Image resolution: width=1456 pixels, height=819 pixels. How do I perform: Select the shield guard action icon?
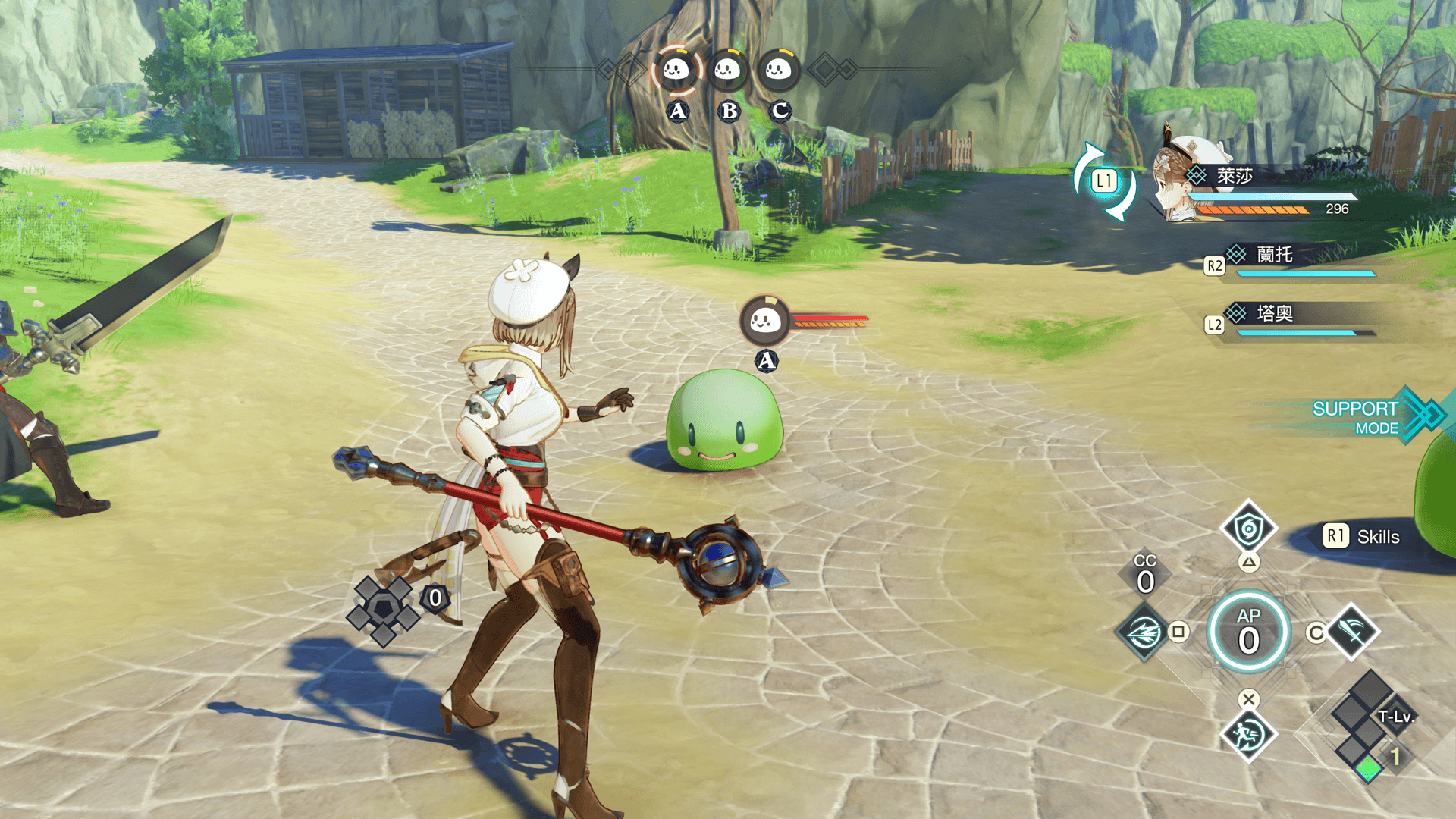coord(1247,529)
